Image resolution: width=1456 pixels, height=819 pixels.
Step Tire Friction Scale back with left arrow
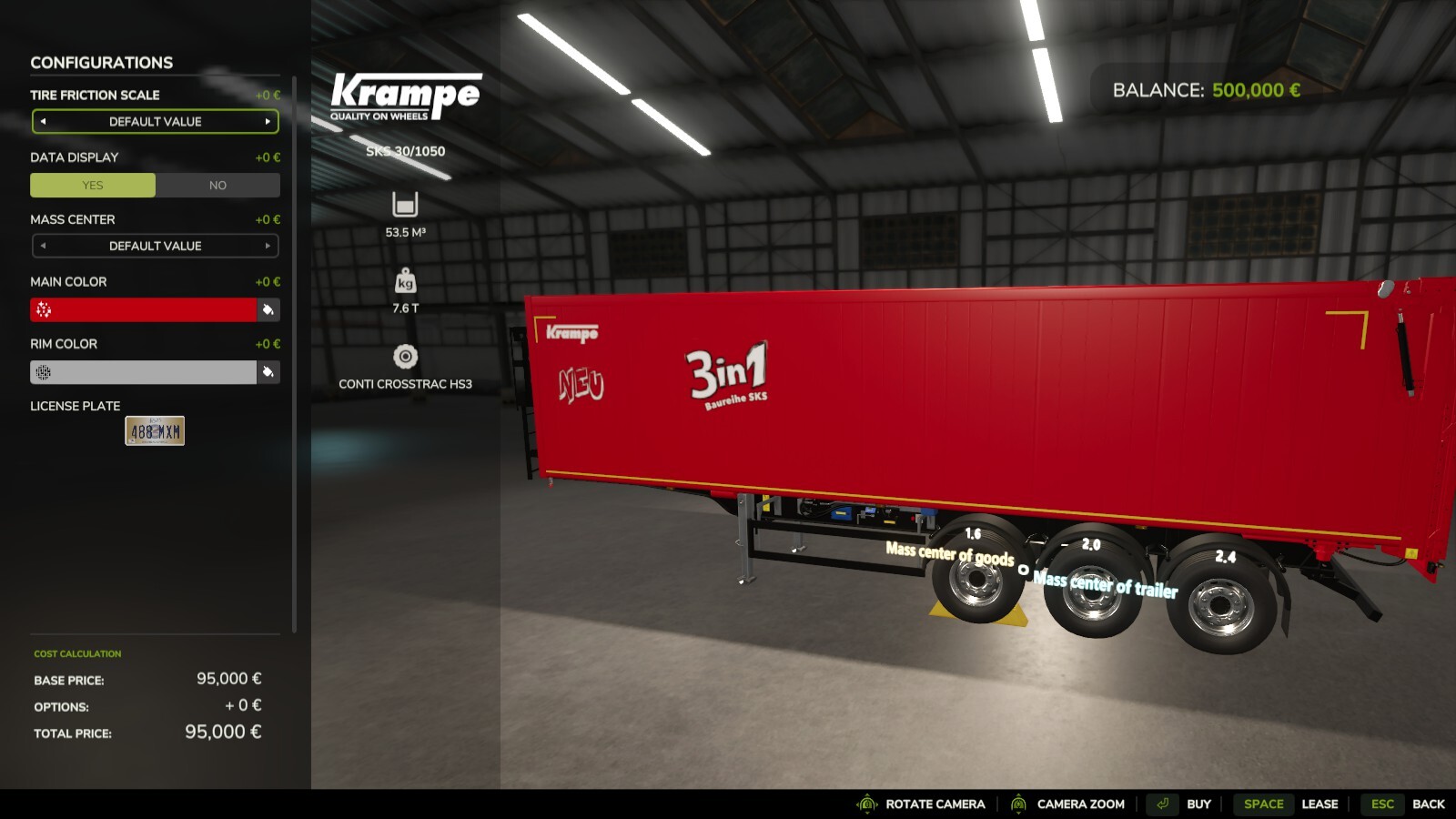click(x=42, y=121)
